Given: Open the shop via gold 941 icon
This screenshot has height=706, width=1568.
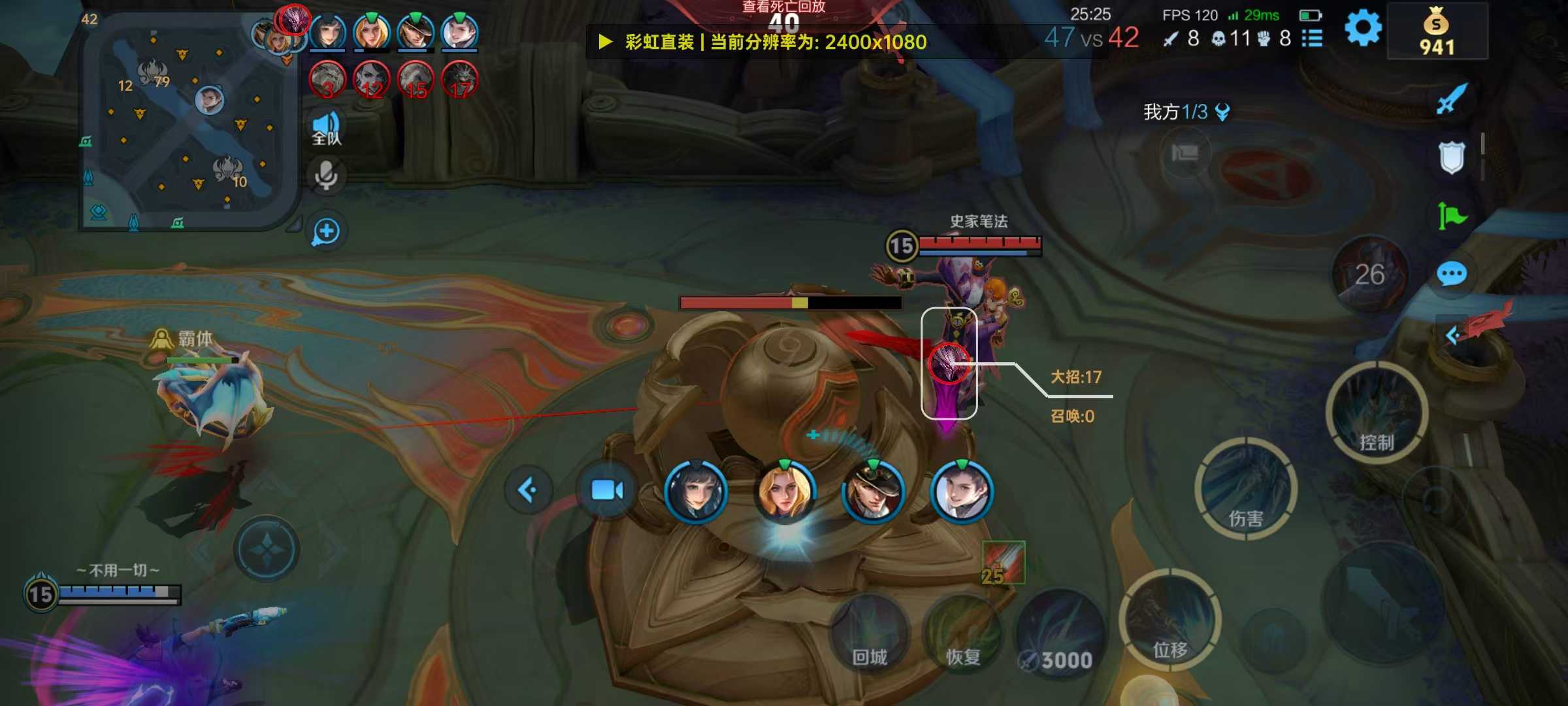Looking at the screenshot, I should pyautogui.click(x=1437, y=33).
